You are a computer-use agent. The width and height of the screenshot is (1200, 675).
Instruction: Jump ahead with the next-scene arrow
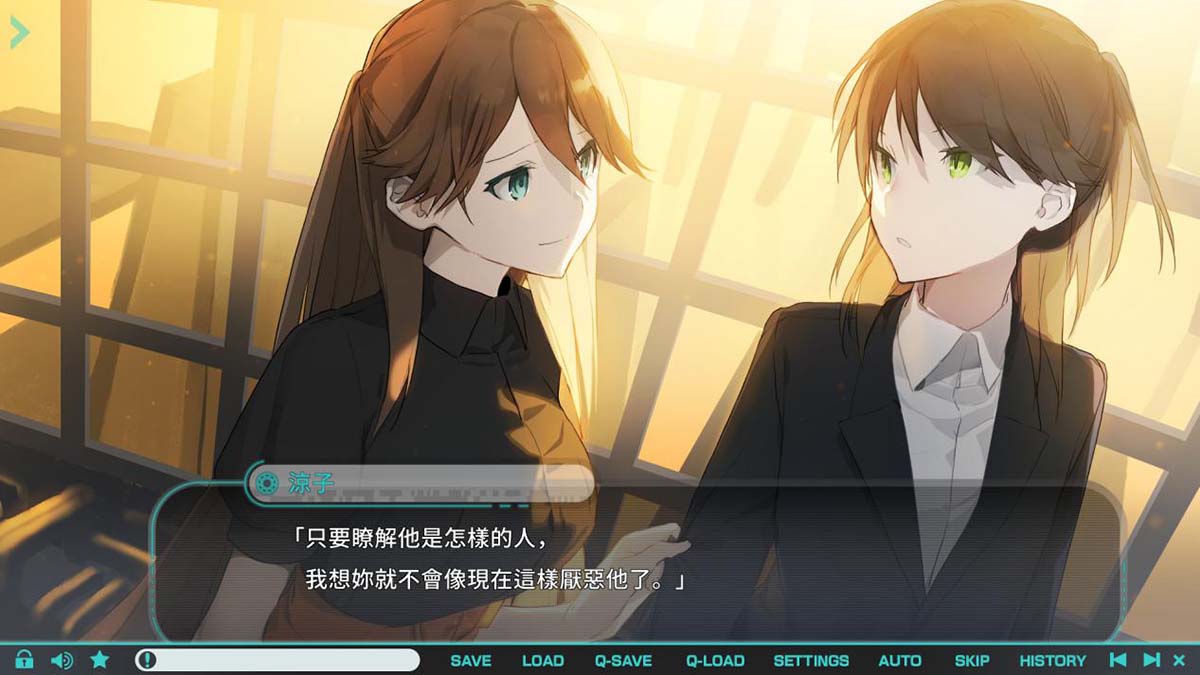point(1151,660)
